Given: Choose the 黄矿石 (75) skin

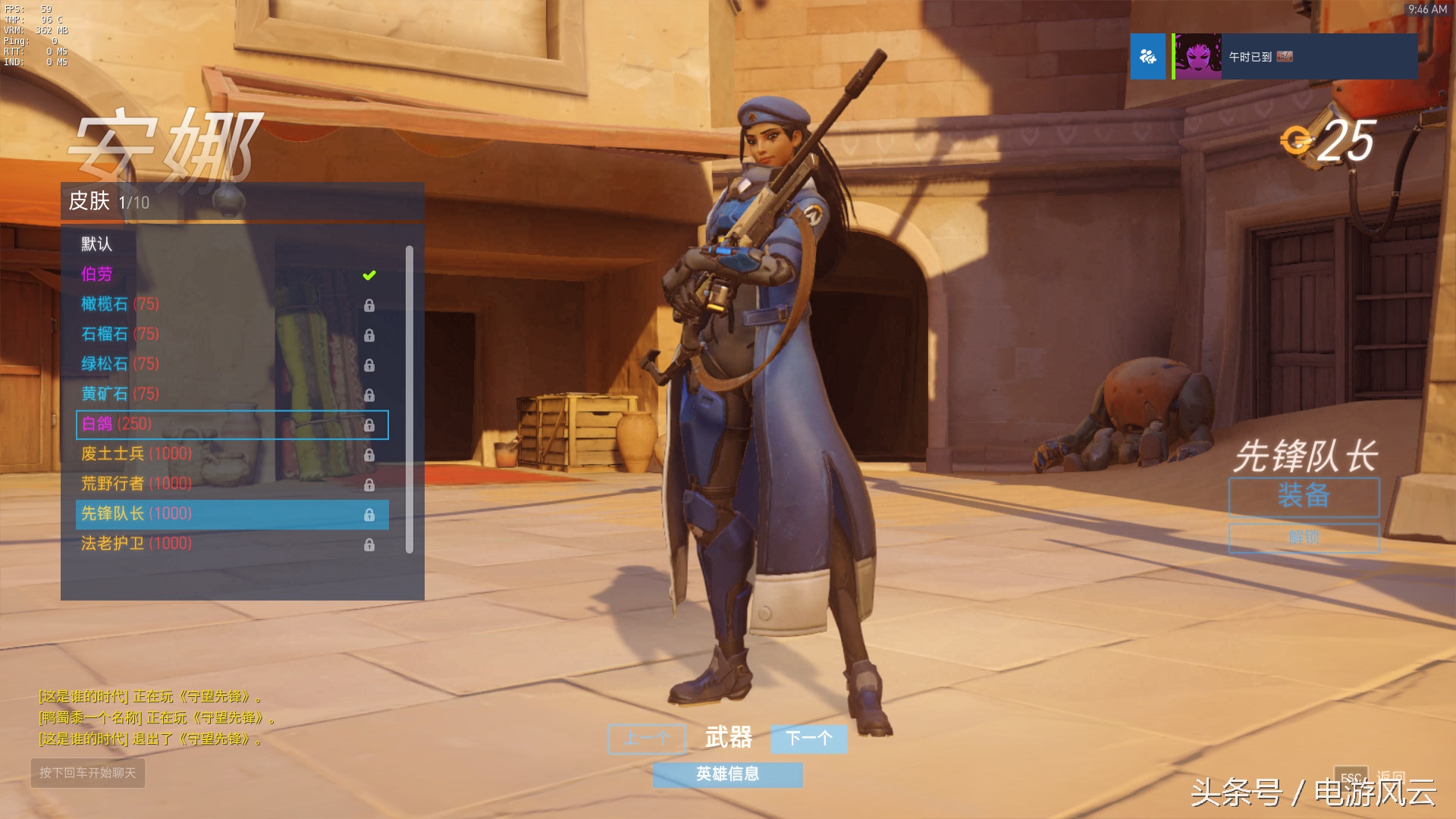Looking at the screenshot, I should [x=120, y=394].
